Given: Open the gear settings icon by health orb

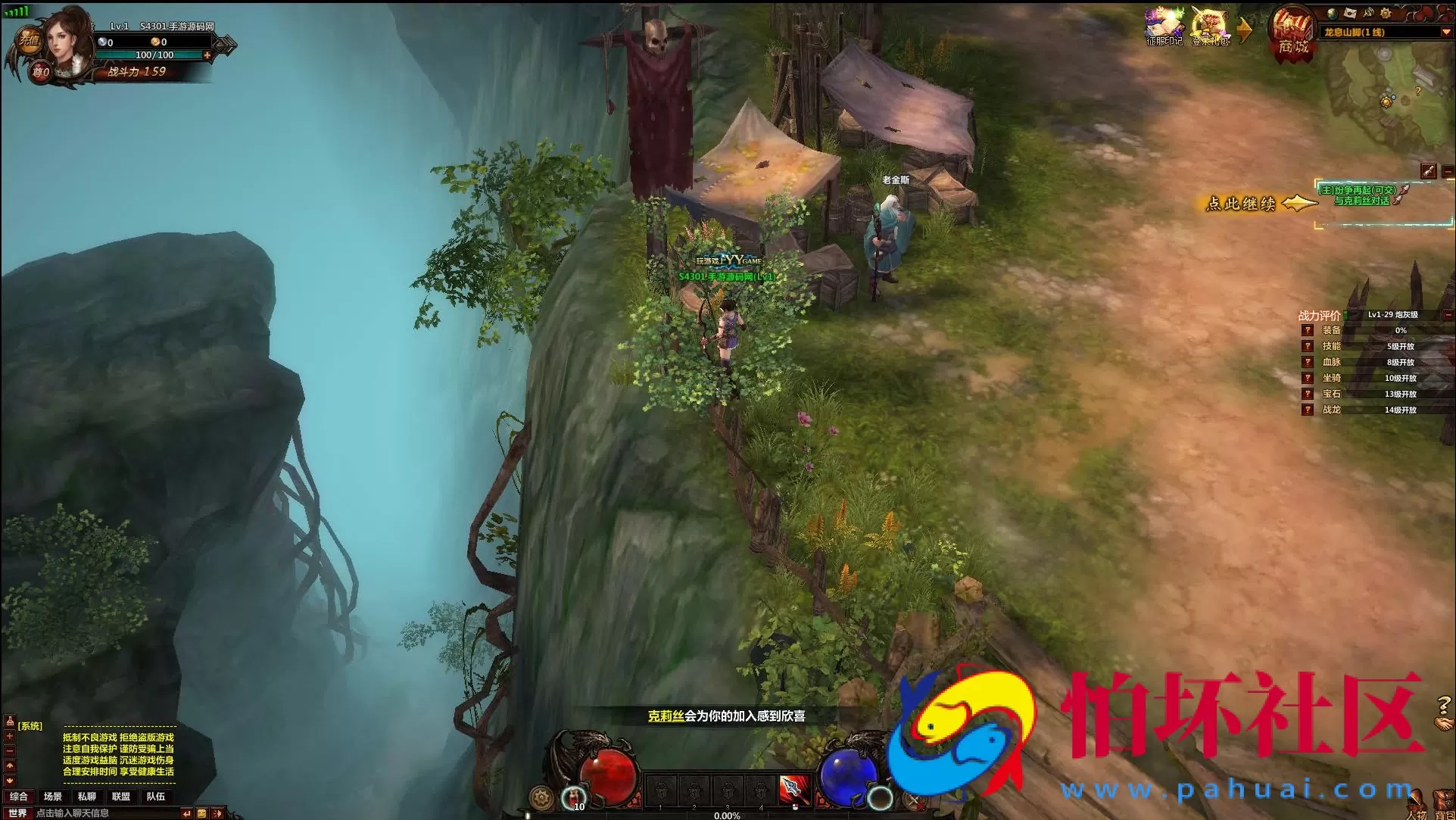Looking at the screenshot, I should point(541,798).
